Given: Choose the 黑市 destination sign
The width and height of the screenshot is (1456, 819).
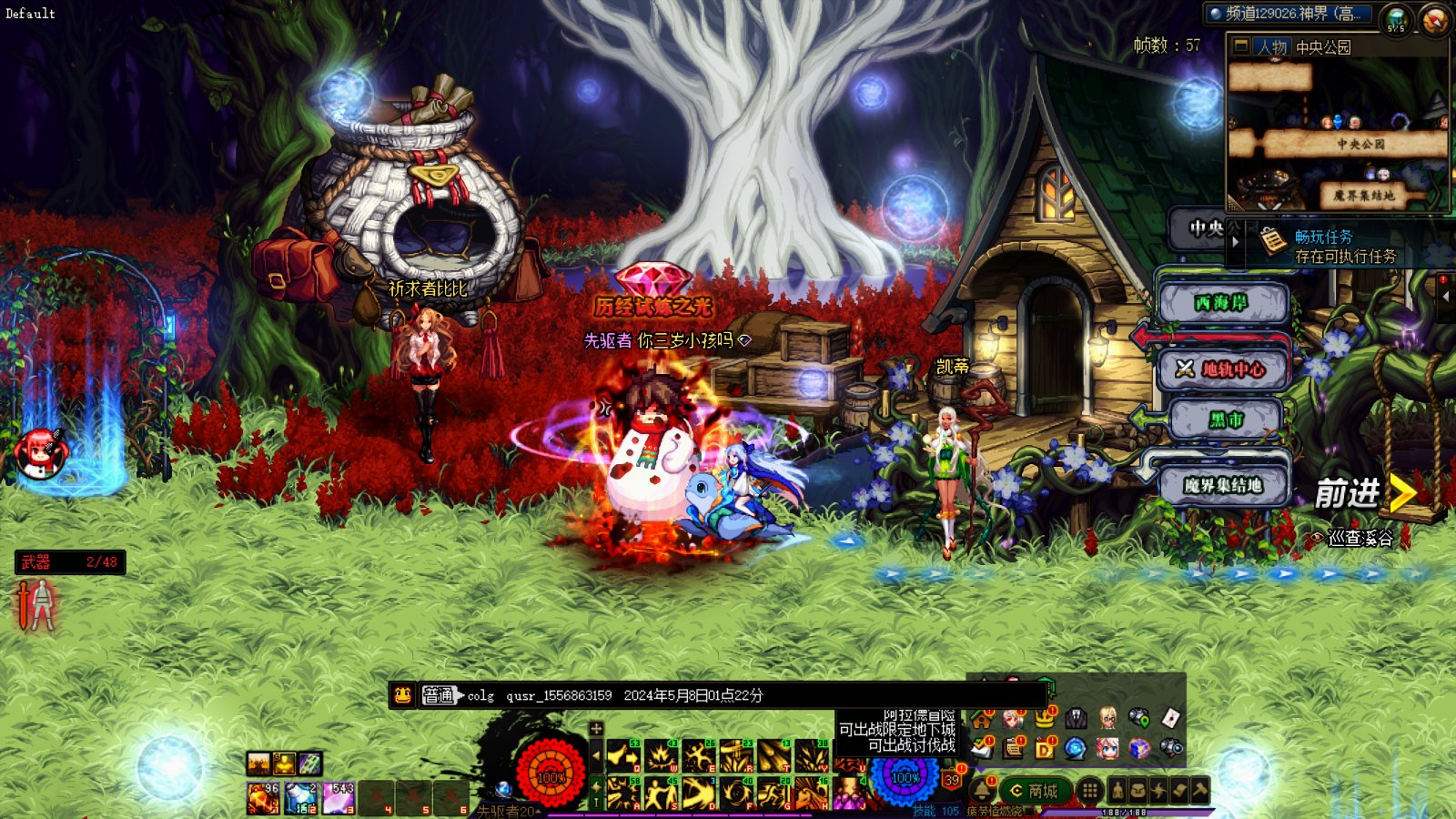Looking at the screenshot, I should coord(1225,420).
